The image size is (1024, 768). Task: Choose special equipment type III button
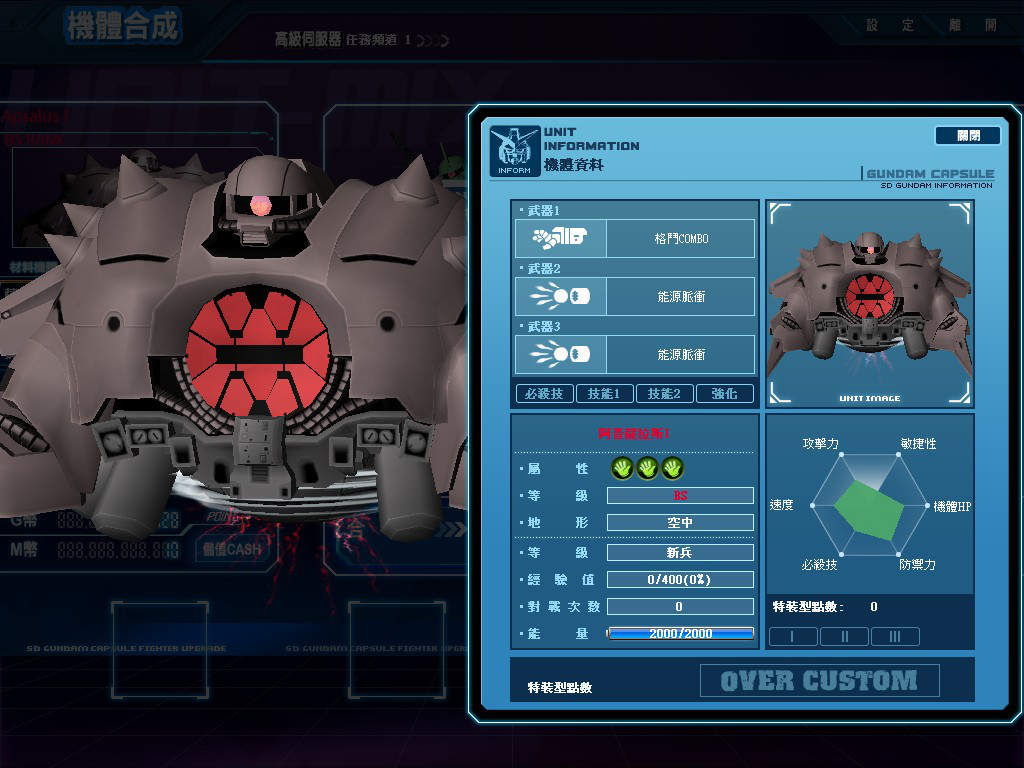[895, 636]
